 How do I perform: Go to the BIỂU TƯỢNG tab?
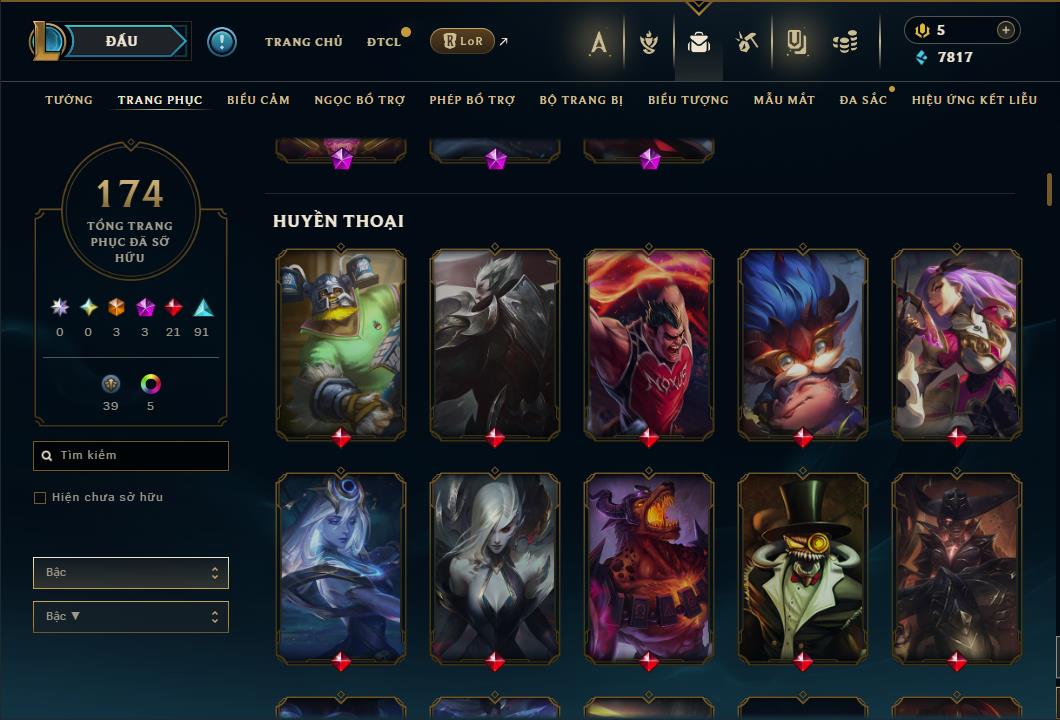(688, 100)
